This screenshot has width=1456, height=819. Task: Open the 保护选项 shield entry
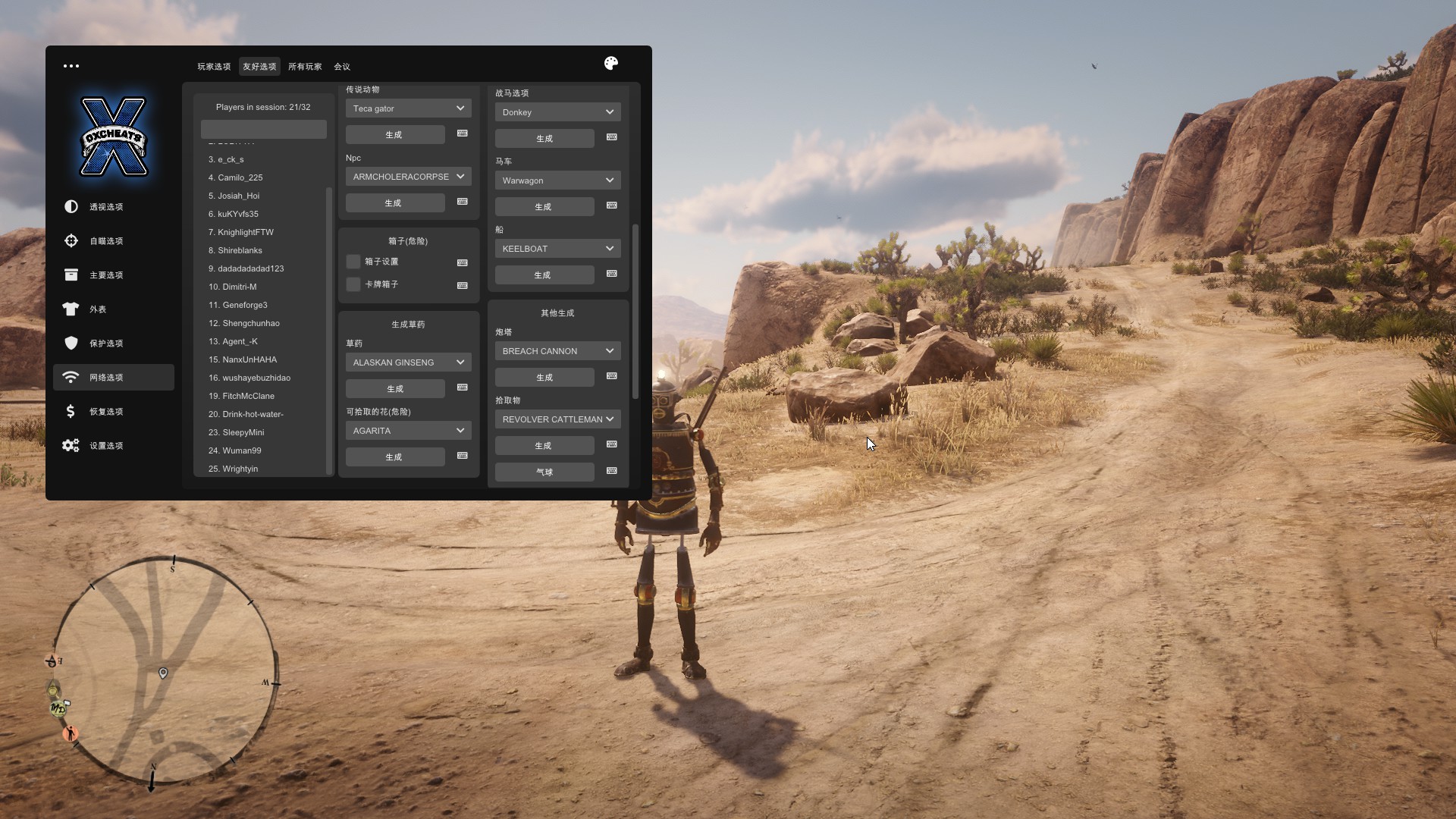coord(106,344)
